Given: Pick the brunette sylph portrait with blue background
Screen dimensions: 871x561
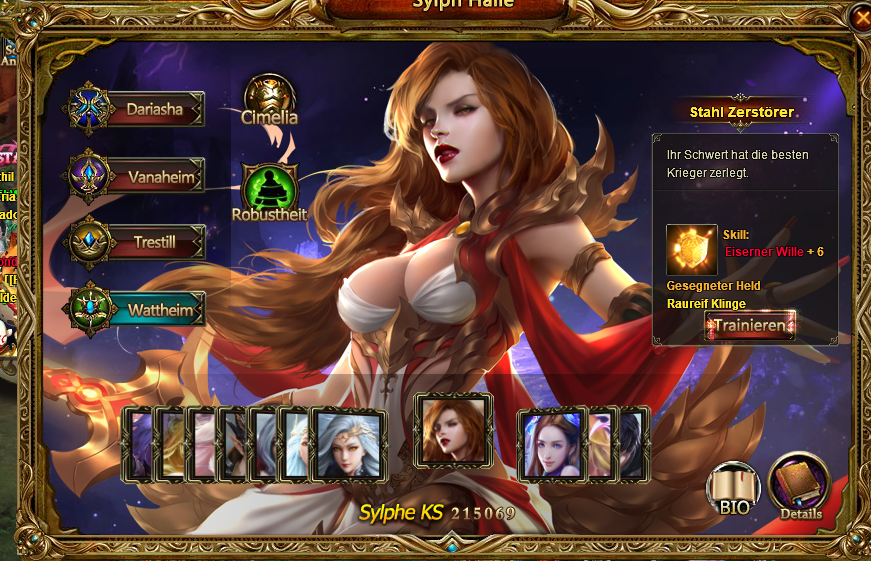Looking at the screenshot, I should coord(551,444).
